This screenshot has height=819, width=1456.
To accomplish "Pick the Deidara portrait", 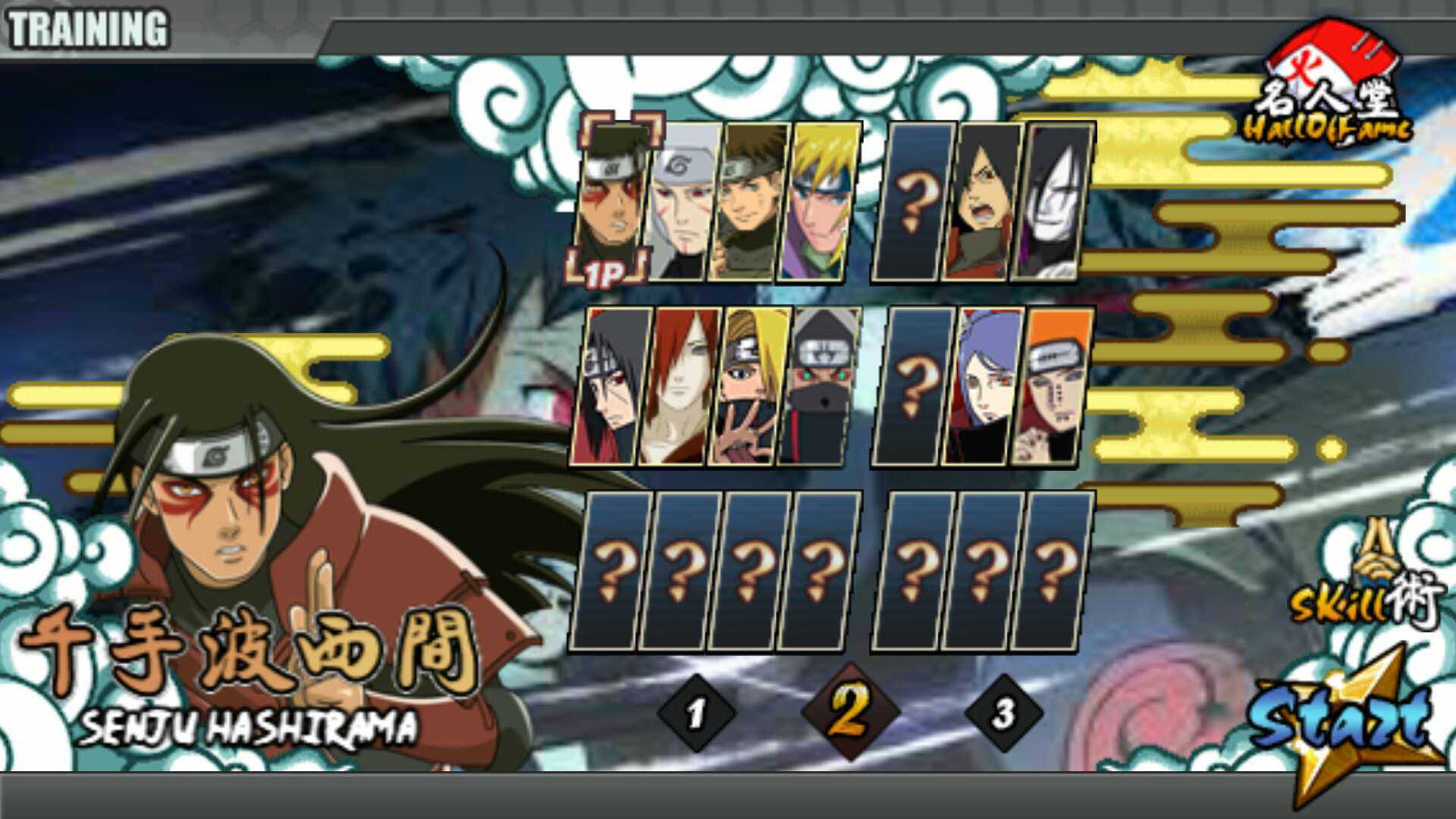I will coord(748,387).
